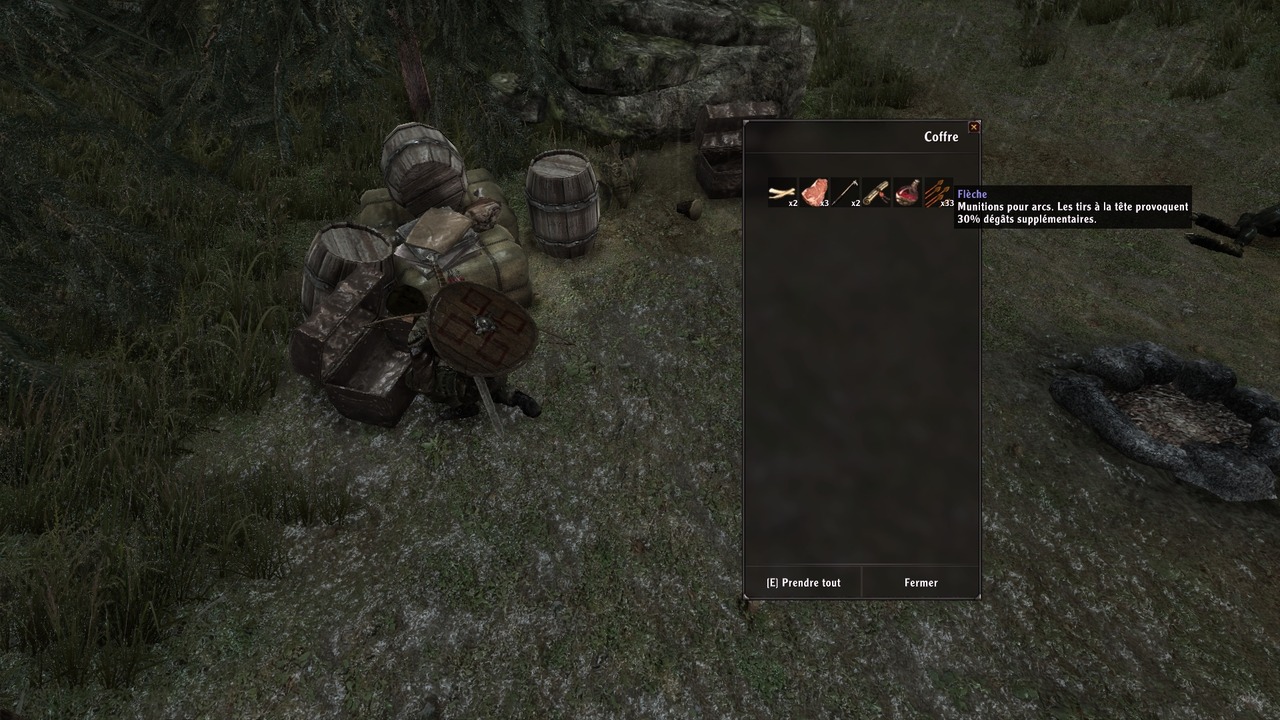Close the Coffre window with the X
Screen dimensions: 1280x720
click(974, 127)
